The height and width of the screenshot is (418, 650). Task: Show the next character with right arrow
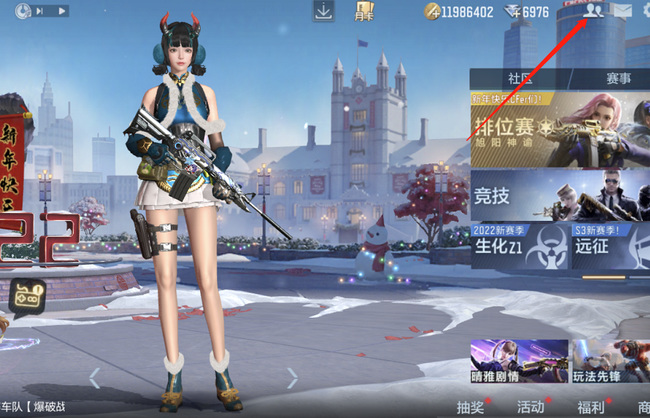pos(292,378)
